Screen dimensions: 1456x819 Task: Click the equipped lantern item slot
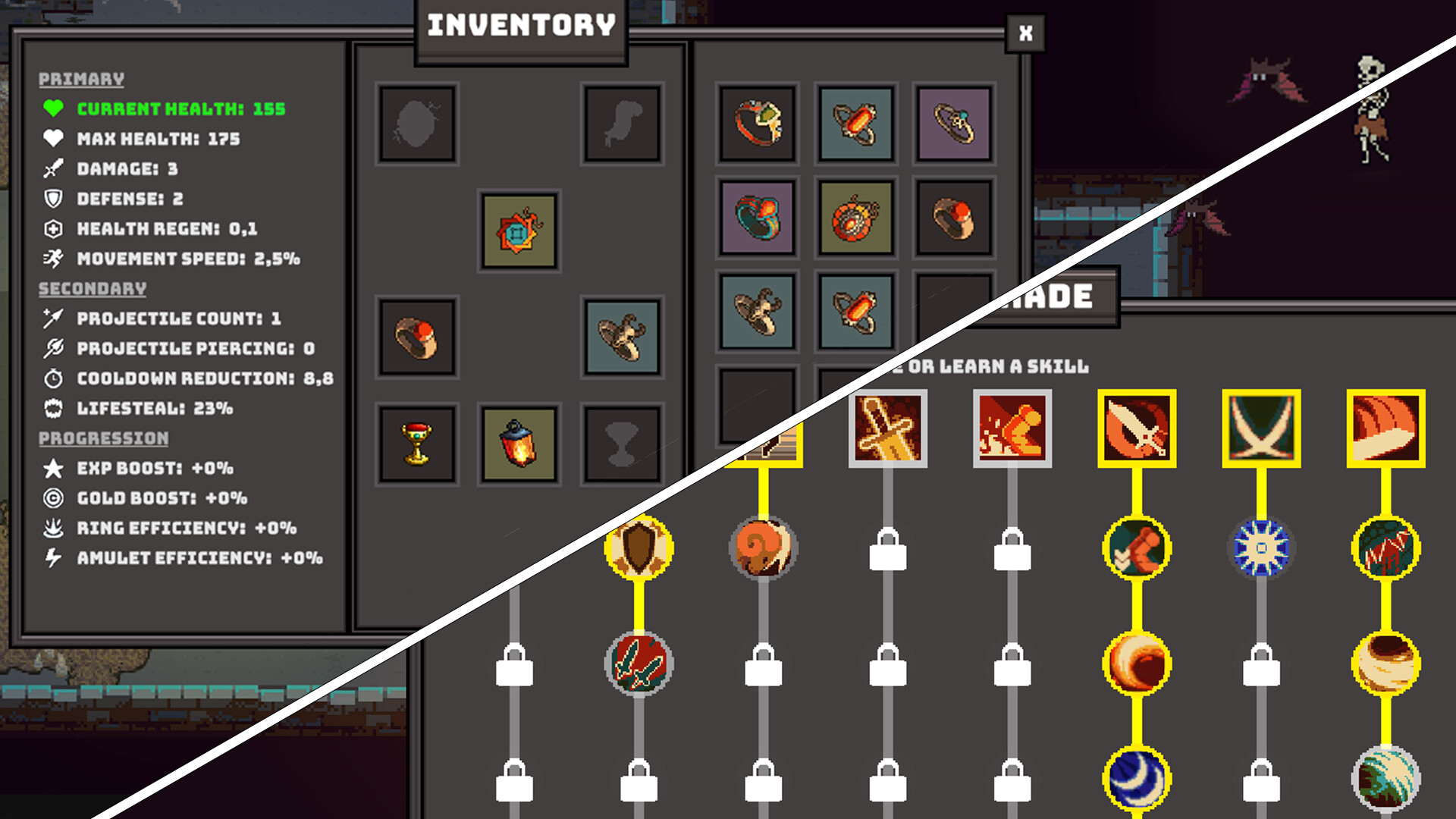pyautogui.click(x=519, y=444)
